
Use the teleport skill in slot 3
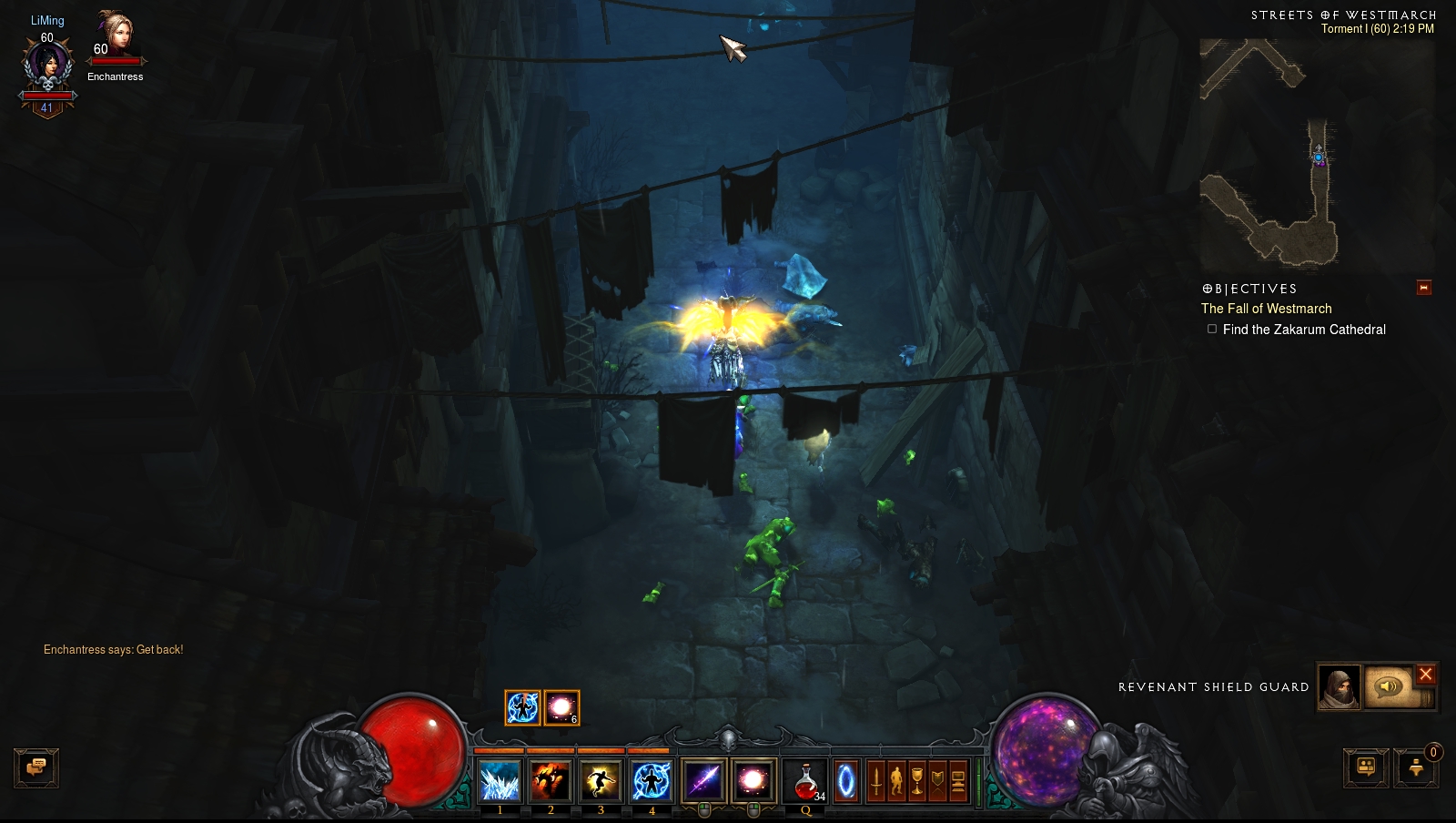[601, 781]
